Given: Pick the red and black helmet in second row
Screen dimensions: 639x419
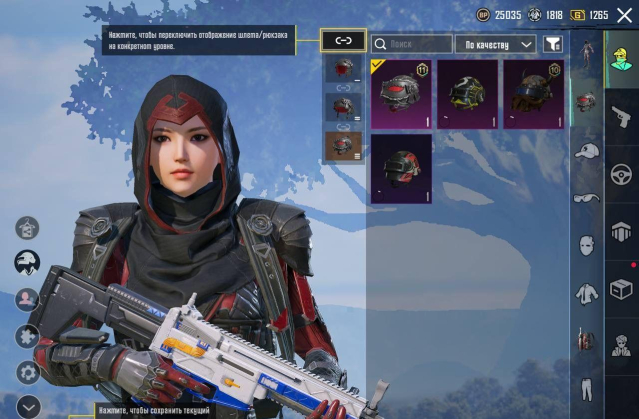Looking at the screenshot, I should point(401,168).
